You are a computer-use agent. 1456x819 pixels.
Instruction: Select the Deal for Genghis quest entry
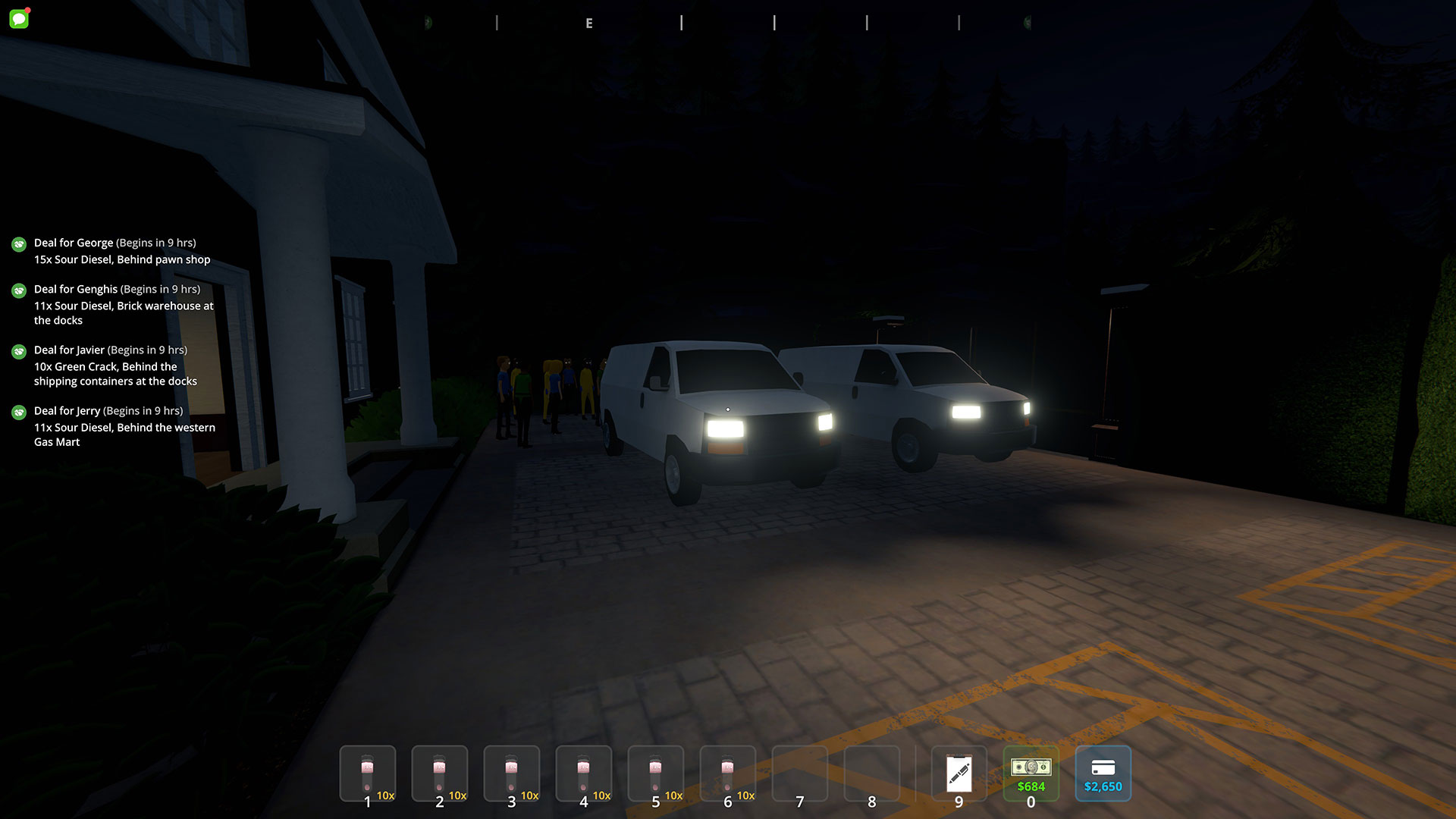pyautogui.click(x=124, y=304)
